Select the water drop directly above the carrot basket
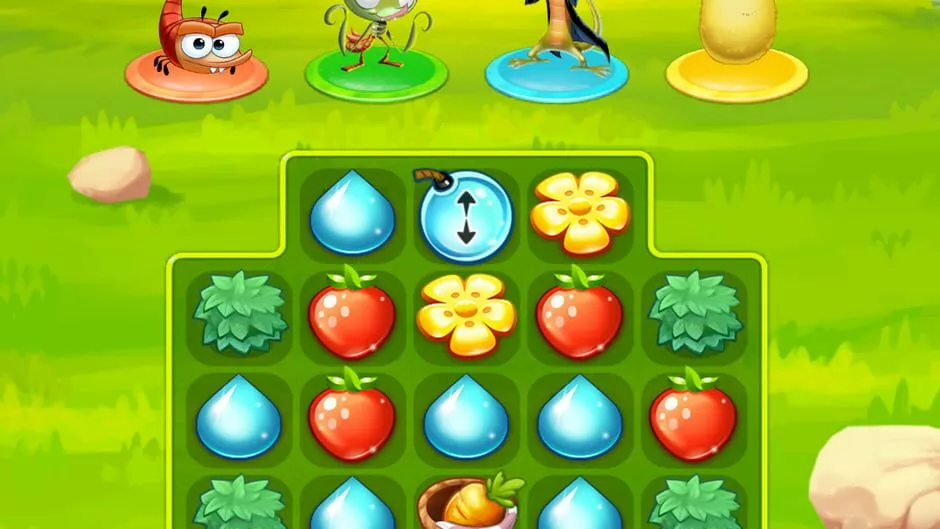The width and height of the screenshot is (940, 529). coord(466,416)
